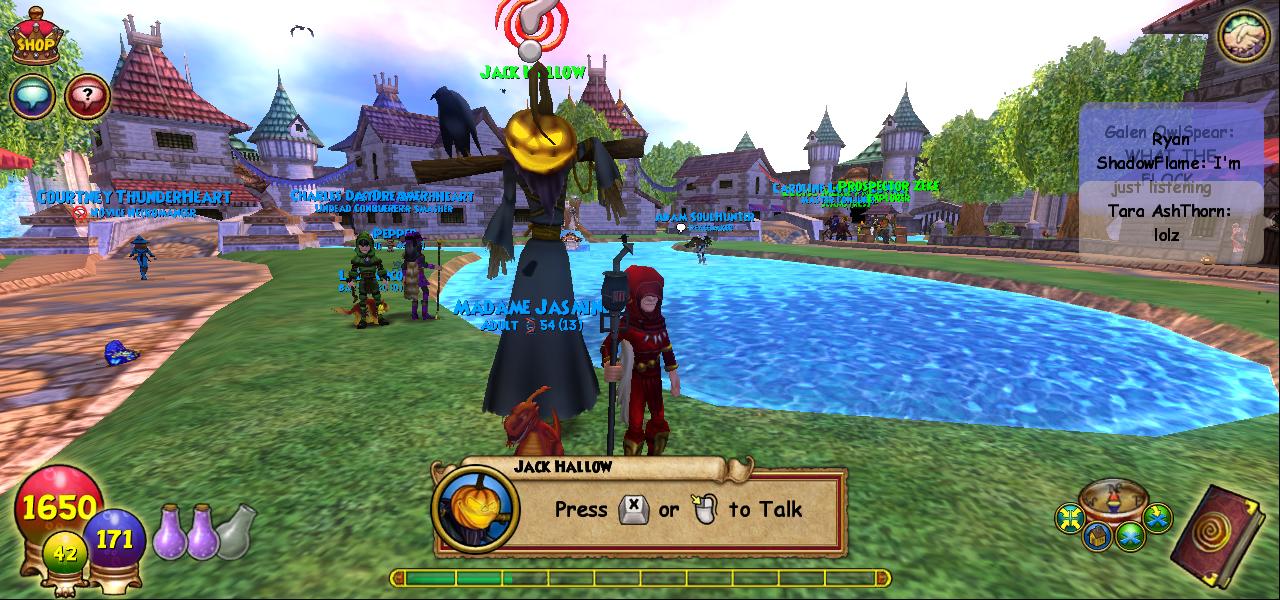Click the red question mark help icon
This screenshot has height=600, width=1280.
tap(88, 97)
